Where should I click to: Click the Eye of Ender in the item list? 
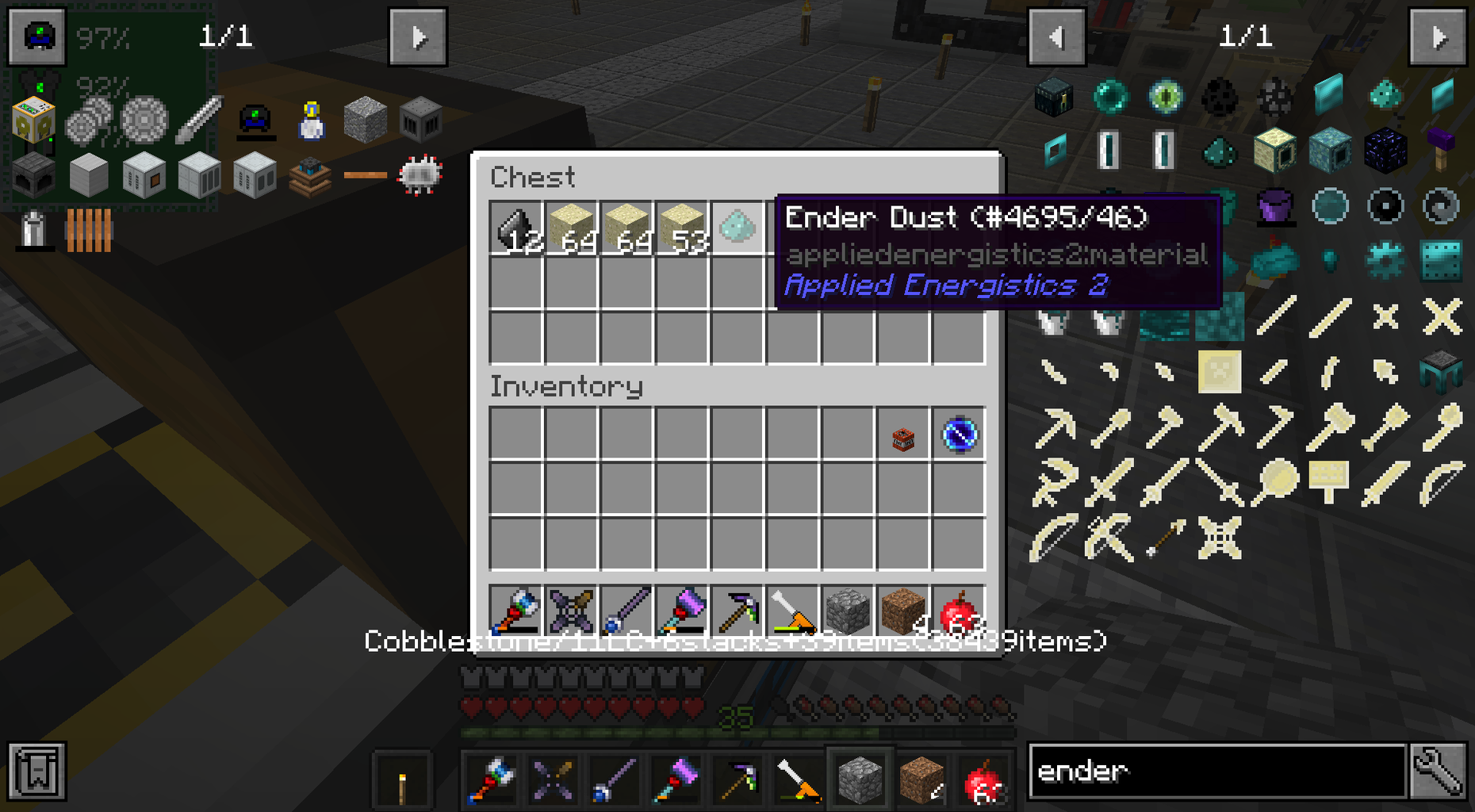pyautogui.click(x=1166, y=97)
